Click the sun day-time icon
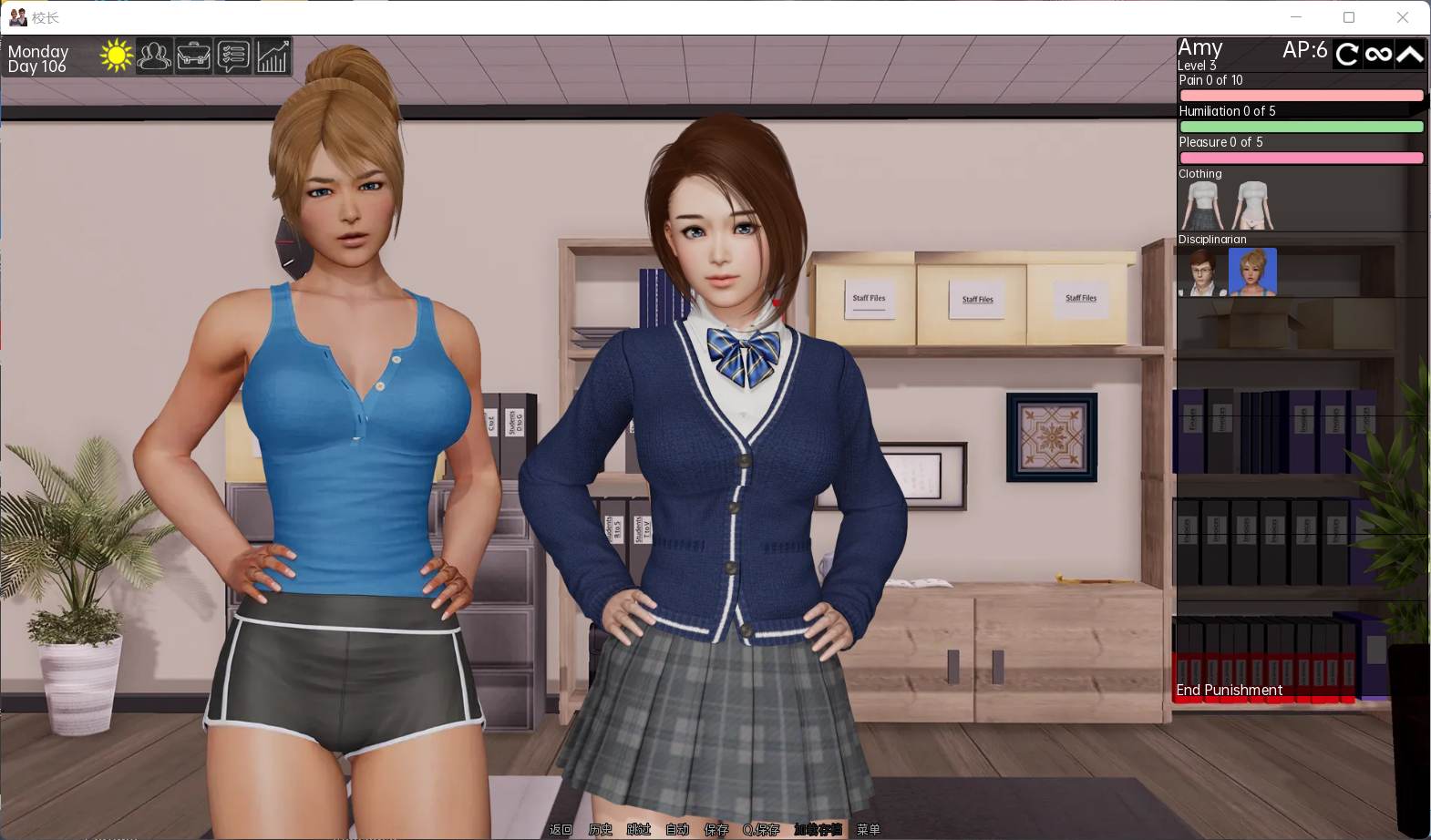Image resolution: width=1431 pixels, height=840 pixels. 116,55
